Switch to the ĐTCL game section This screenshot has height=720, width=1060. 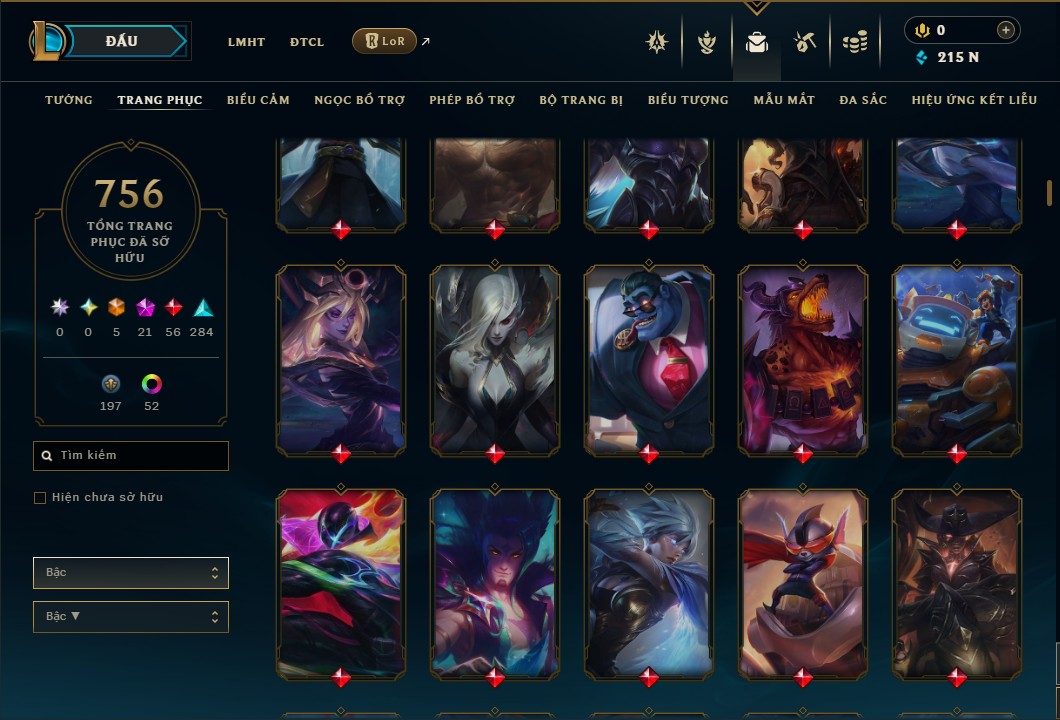tap(307, 42)
